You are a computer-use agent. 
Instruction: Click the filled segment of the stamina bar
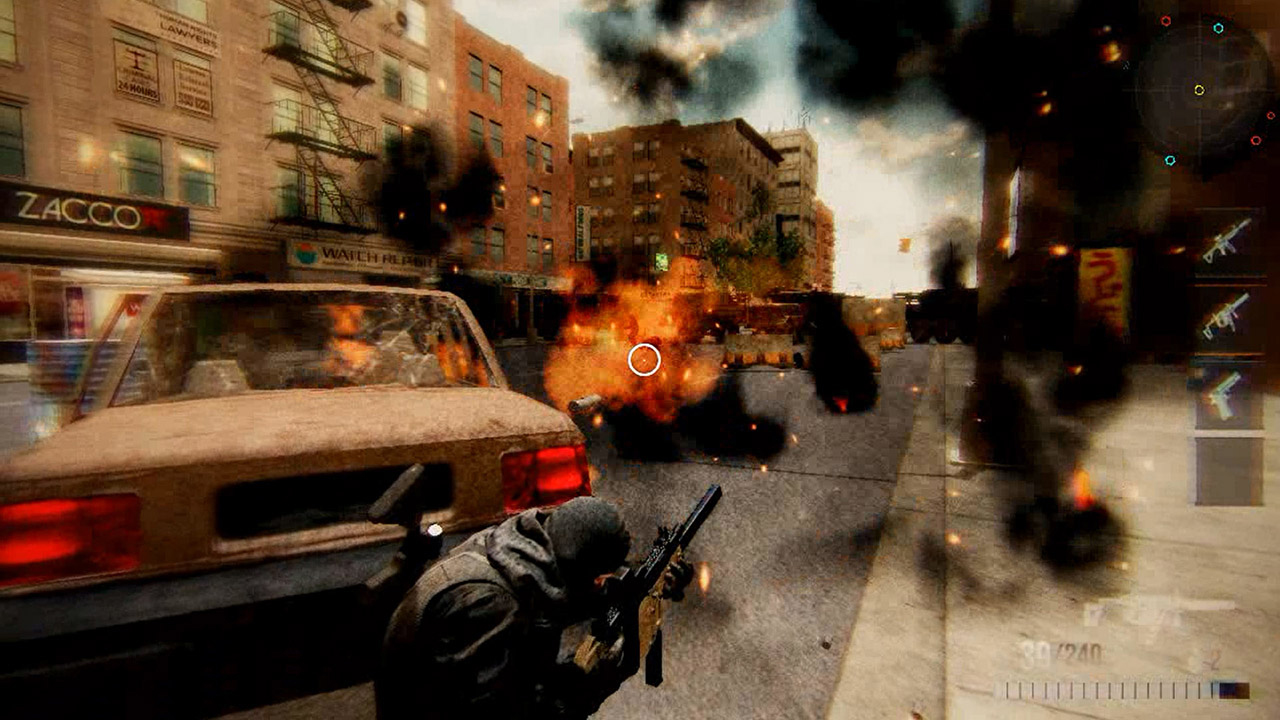point(1235,690)
